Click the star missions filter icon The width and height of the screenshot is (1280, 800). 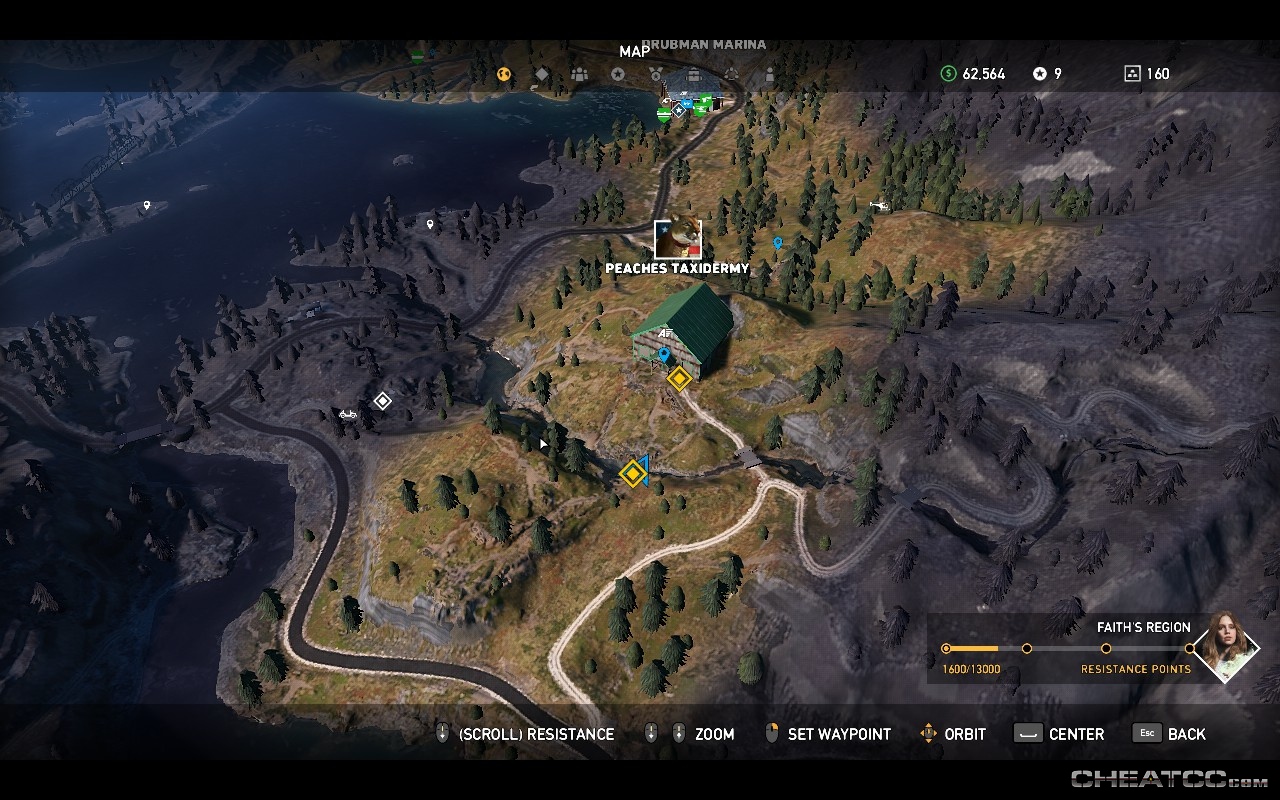tap(620, 74)
